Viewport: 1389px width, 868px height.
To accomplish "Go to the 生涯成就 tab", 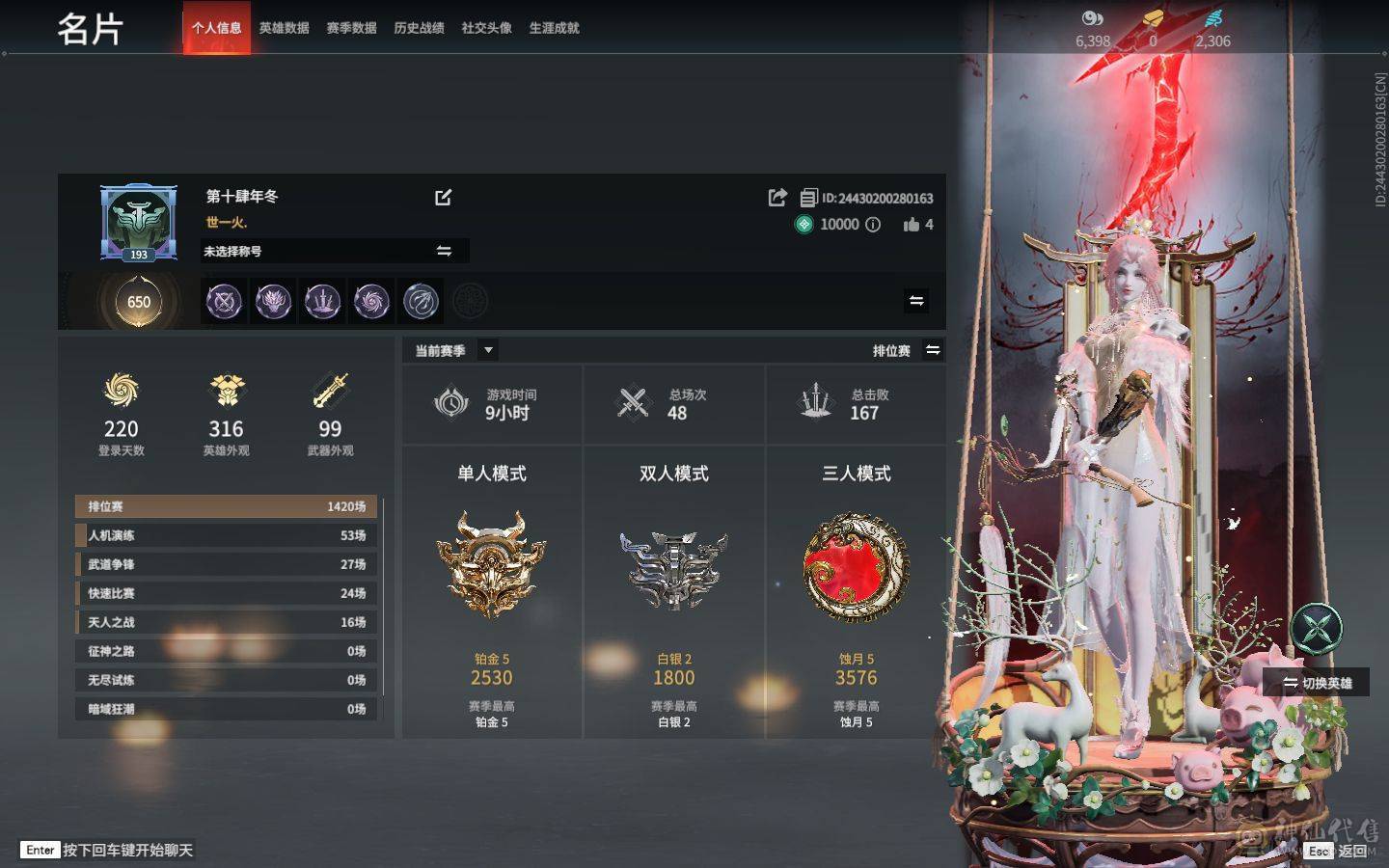I will point(554,28).
